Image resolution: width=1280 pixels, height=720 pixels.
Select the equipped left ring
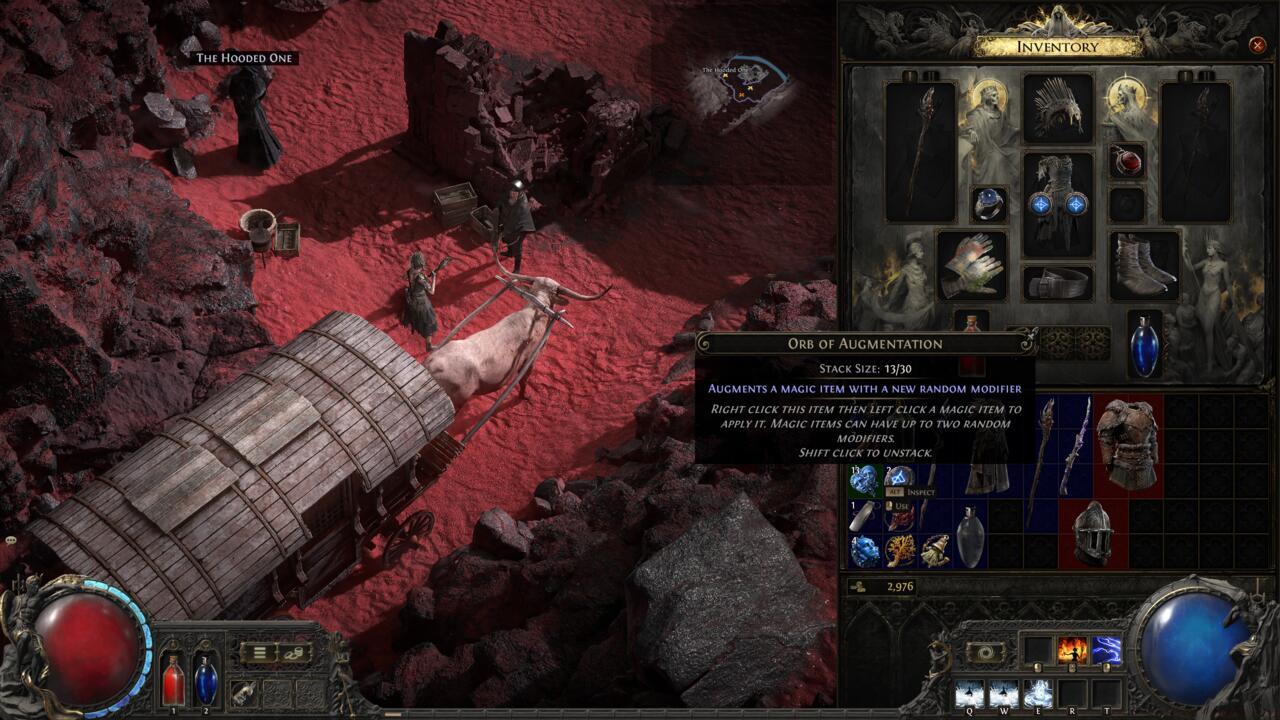coord(991,205)
